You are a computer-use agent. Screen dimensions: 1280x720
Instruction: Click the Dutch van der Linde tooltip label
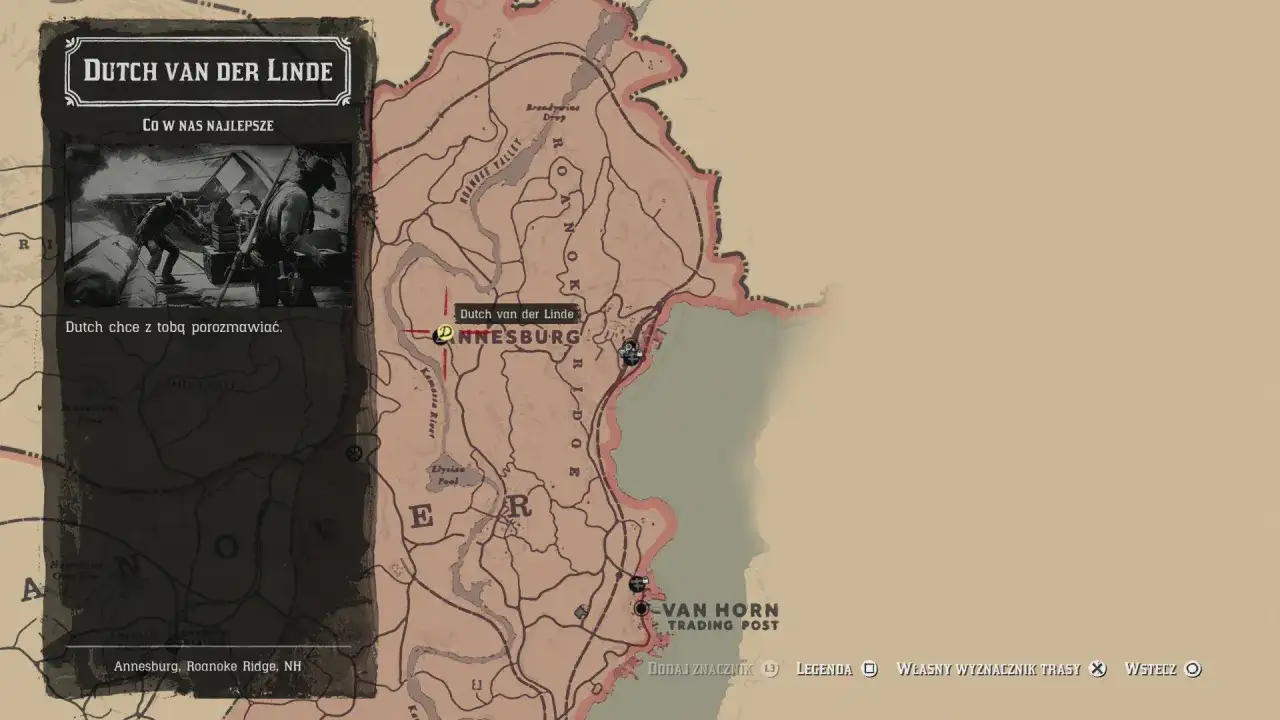click(x=516, y=314)
